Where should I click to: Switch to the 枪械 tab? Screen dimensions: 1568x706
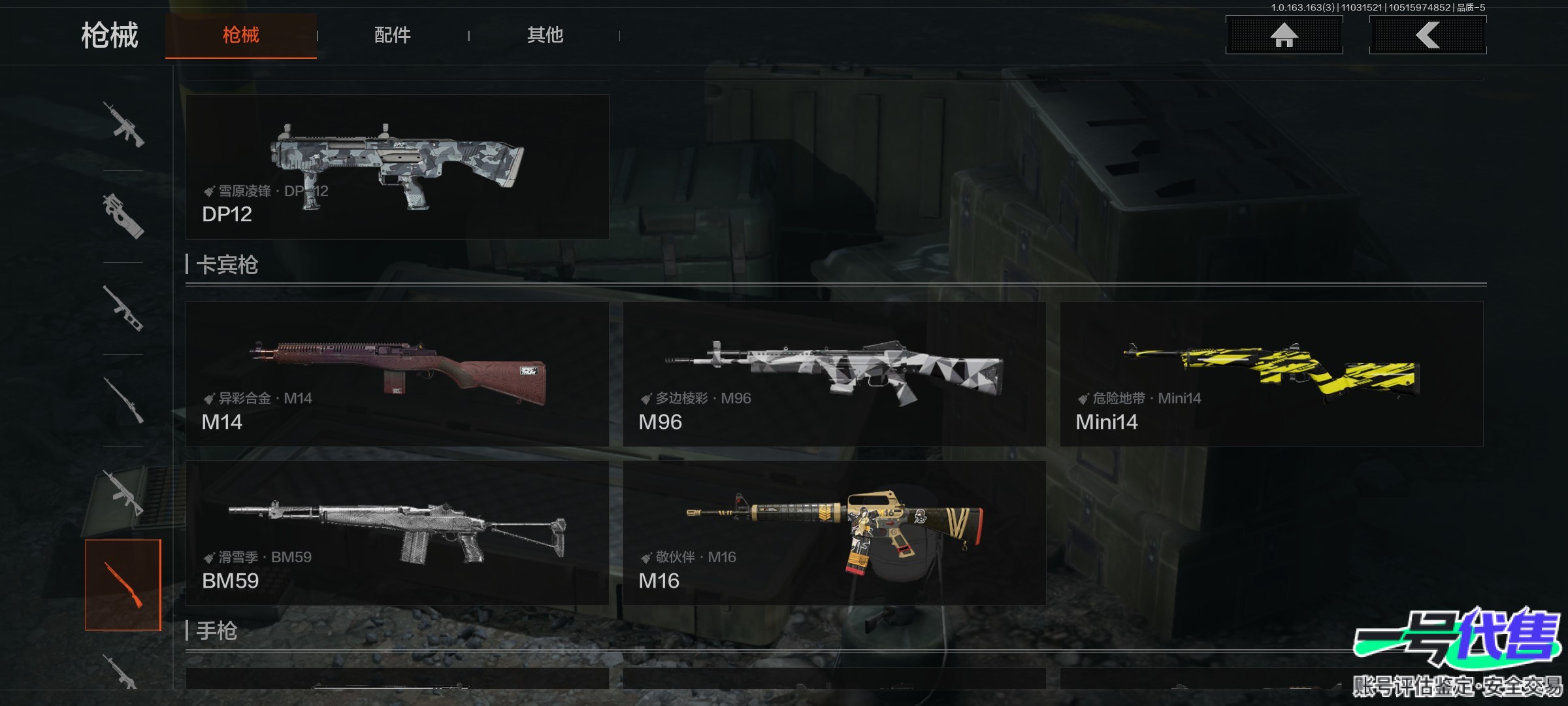[240, 35]
